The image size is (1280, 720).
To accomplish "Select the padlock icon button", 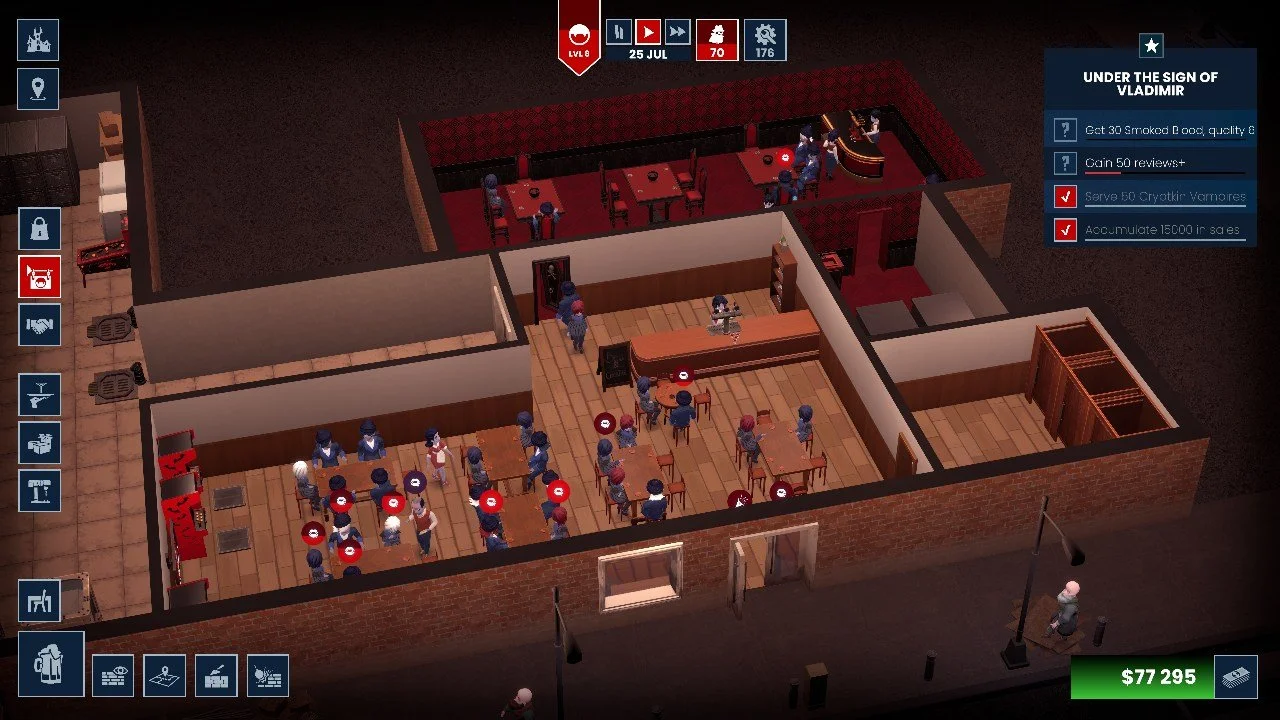I will pyautogui.click(x=39, y=228).
